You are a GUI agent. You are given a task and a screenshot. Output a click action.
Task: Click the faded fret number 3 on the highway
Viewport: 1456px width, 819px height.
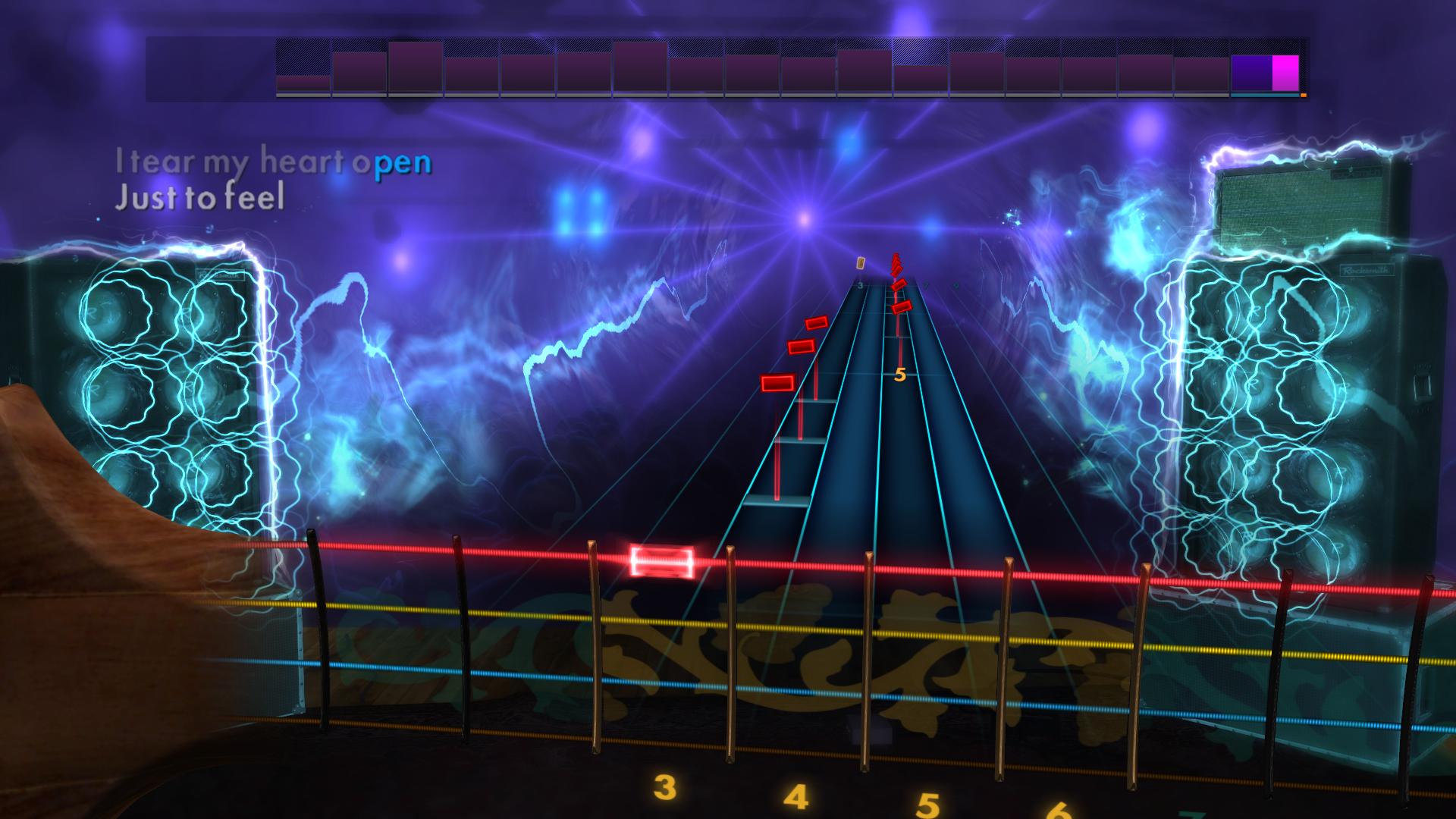click(861, 285)
